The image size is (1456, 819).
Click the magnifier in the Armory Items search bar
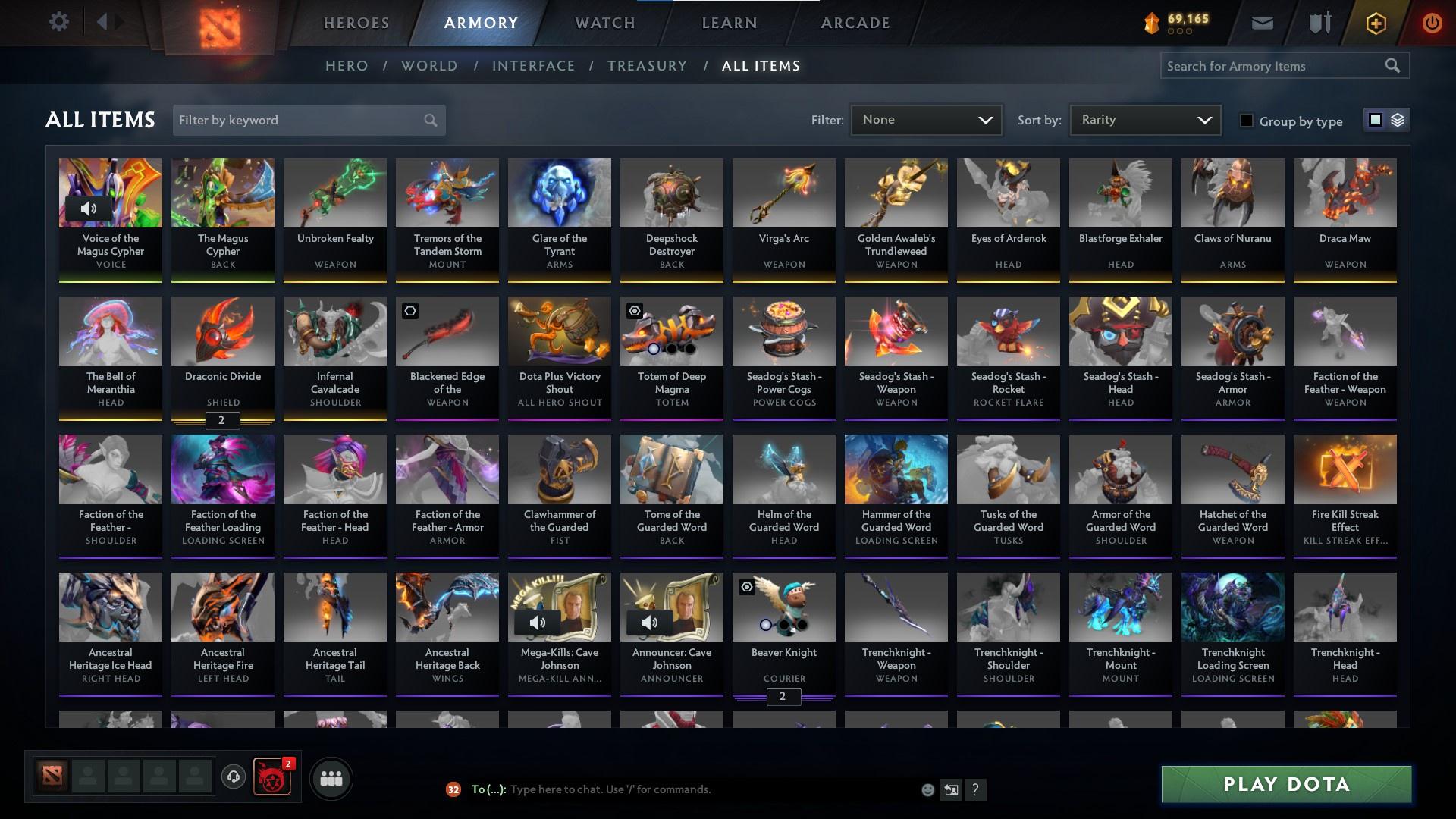click(1394, 66)
